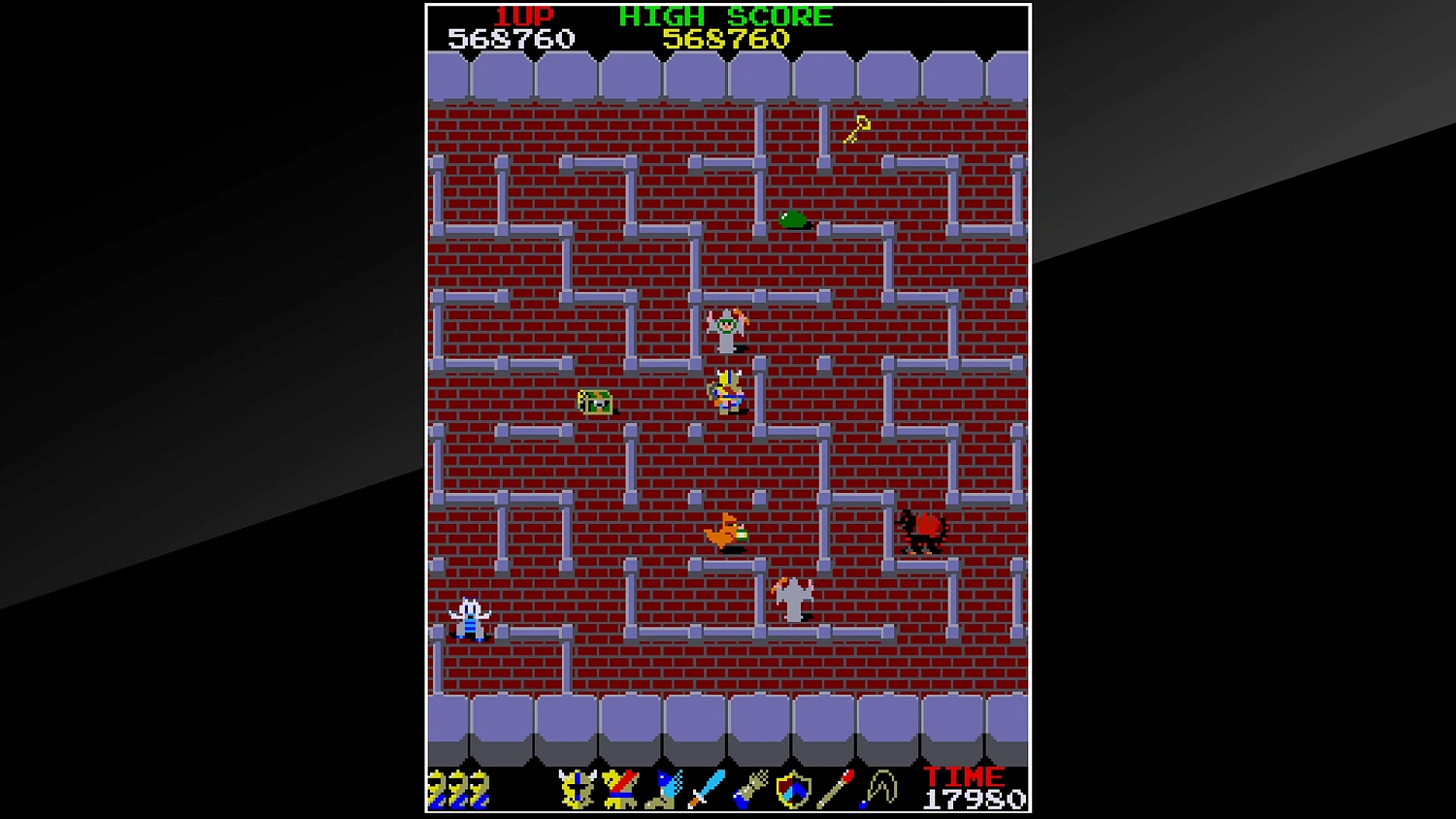
Task: Click the TIME label at bottom right
Action: tap(965, 776)
